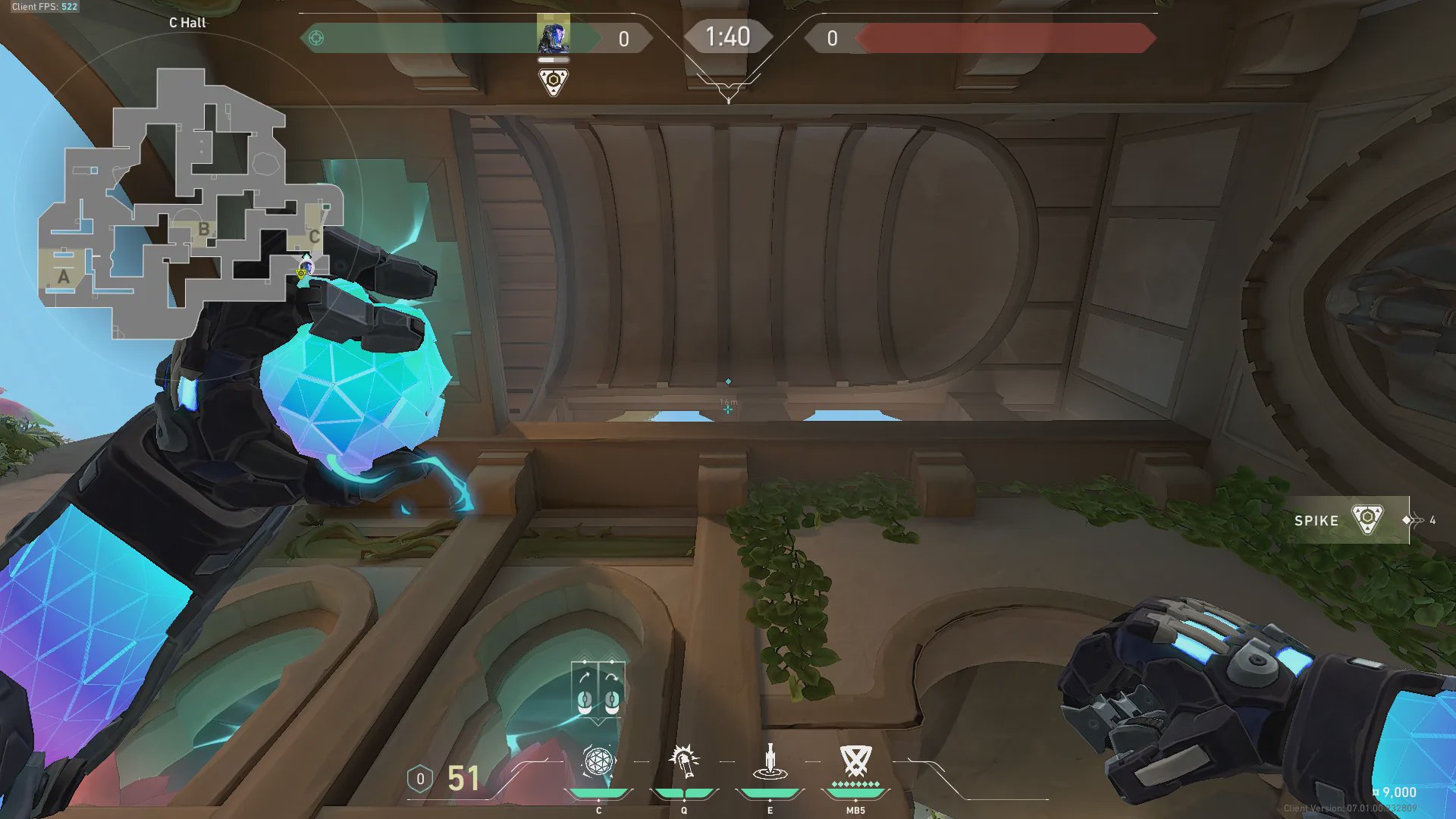Image resolution: width=1456 pixels, height=819 pixels.
Task: Click the A site marker on the minimap
Action: click(x=64, y=277)
